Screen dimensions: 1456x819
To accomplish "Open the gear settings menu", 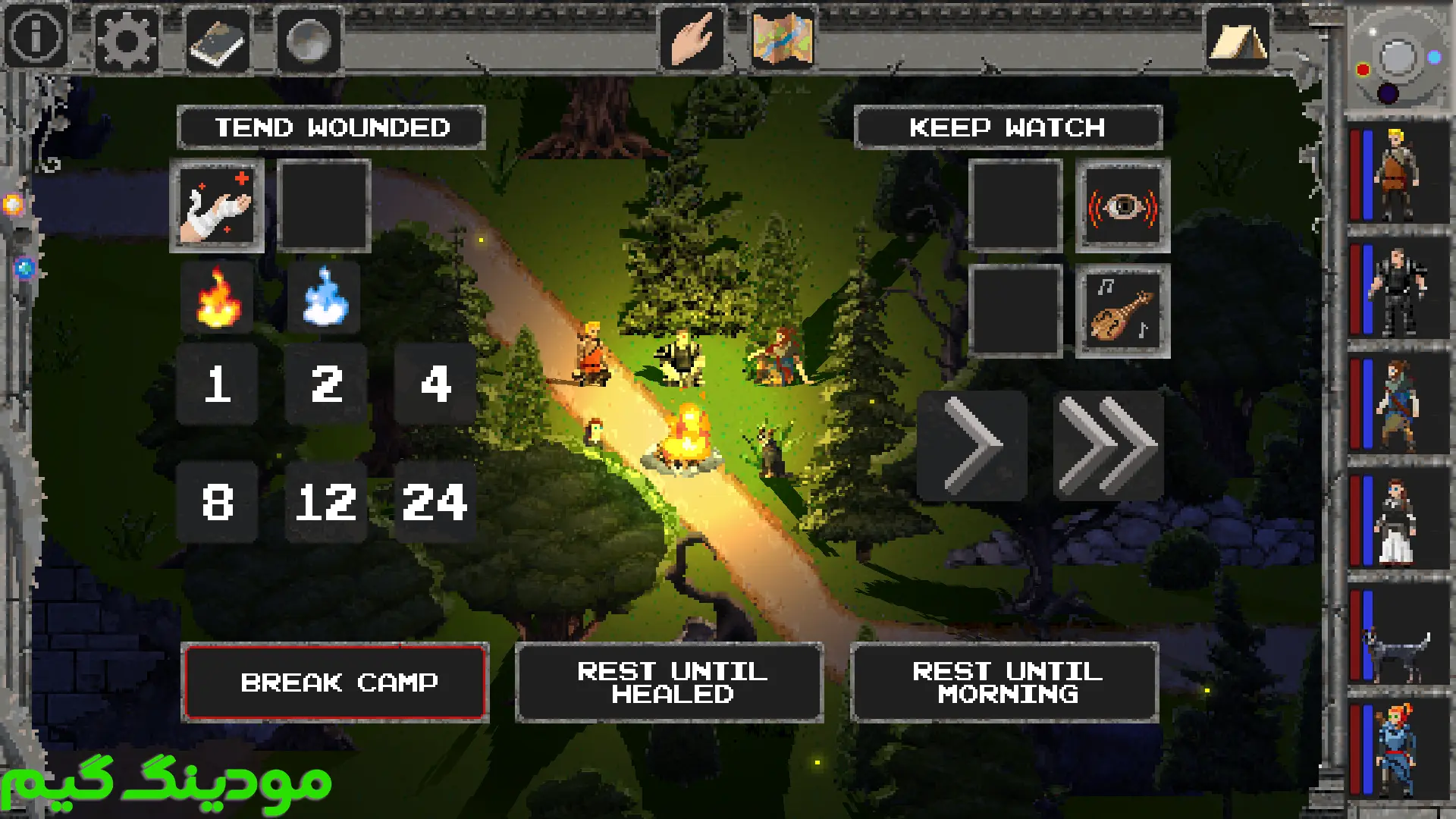I will tap(126, 39).
